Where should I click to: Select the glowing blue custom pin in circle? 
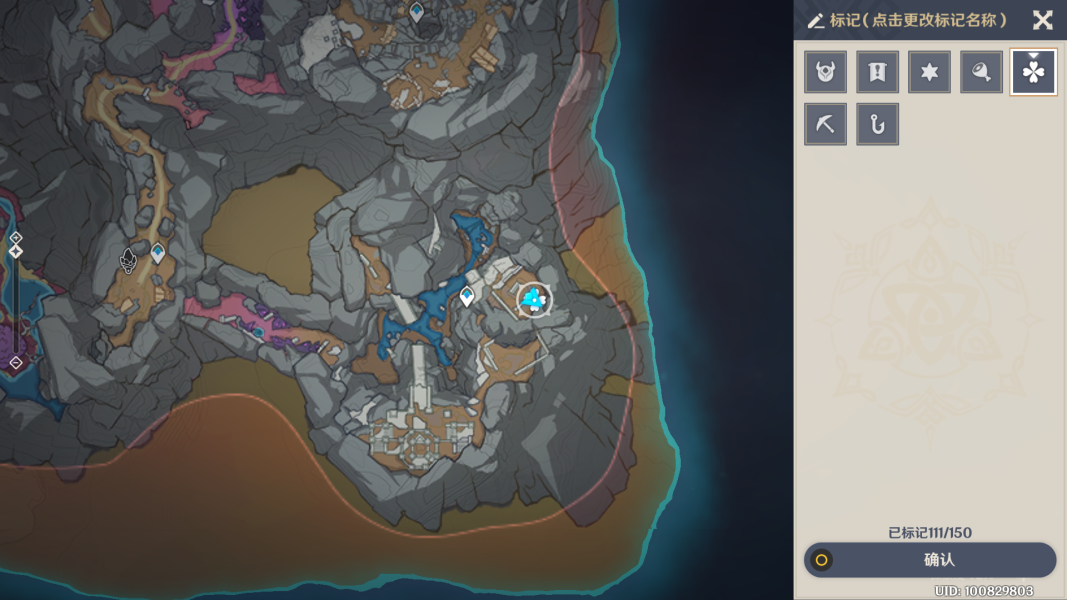coord(533,298)
